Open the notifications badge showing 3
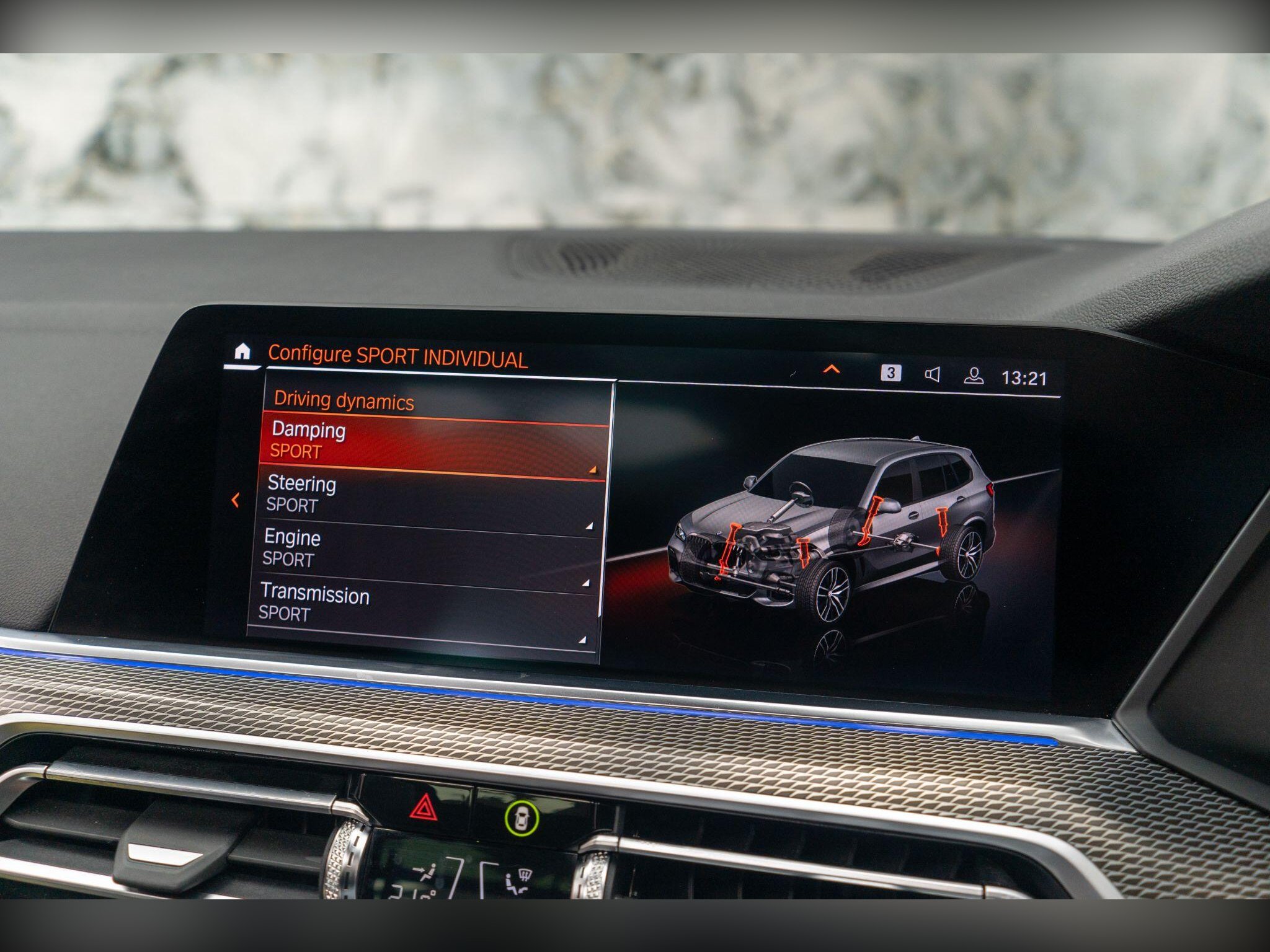The width and height of the screenshot is (1270, 952). point(890,372)
